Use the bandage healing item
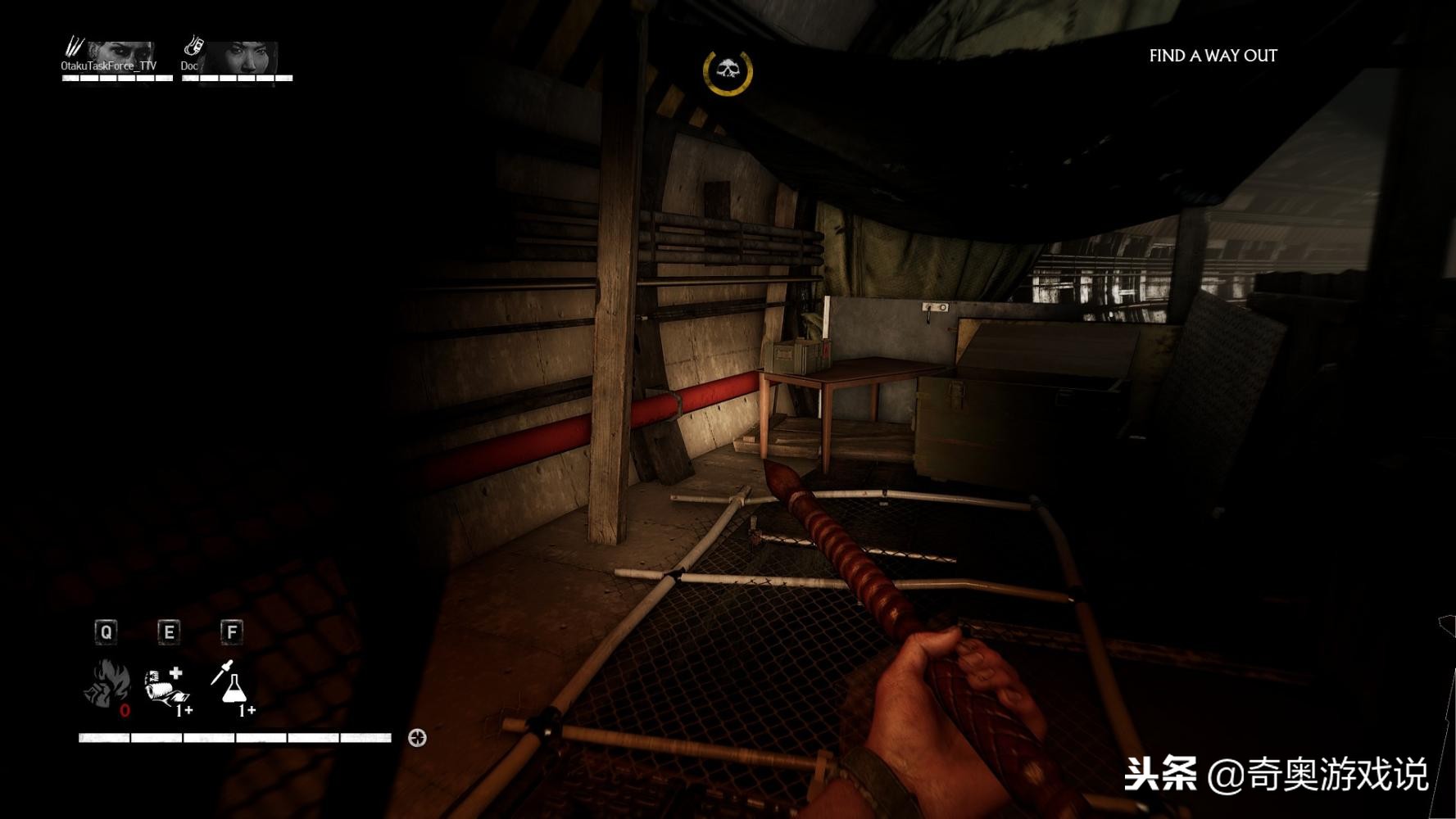 (x=167, y=686)
